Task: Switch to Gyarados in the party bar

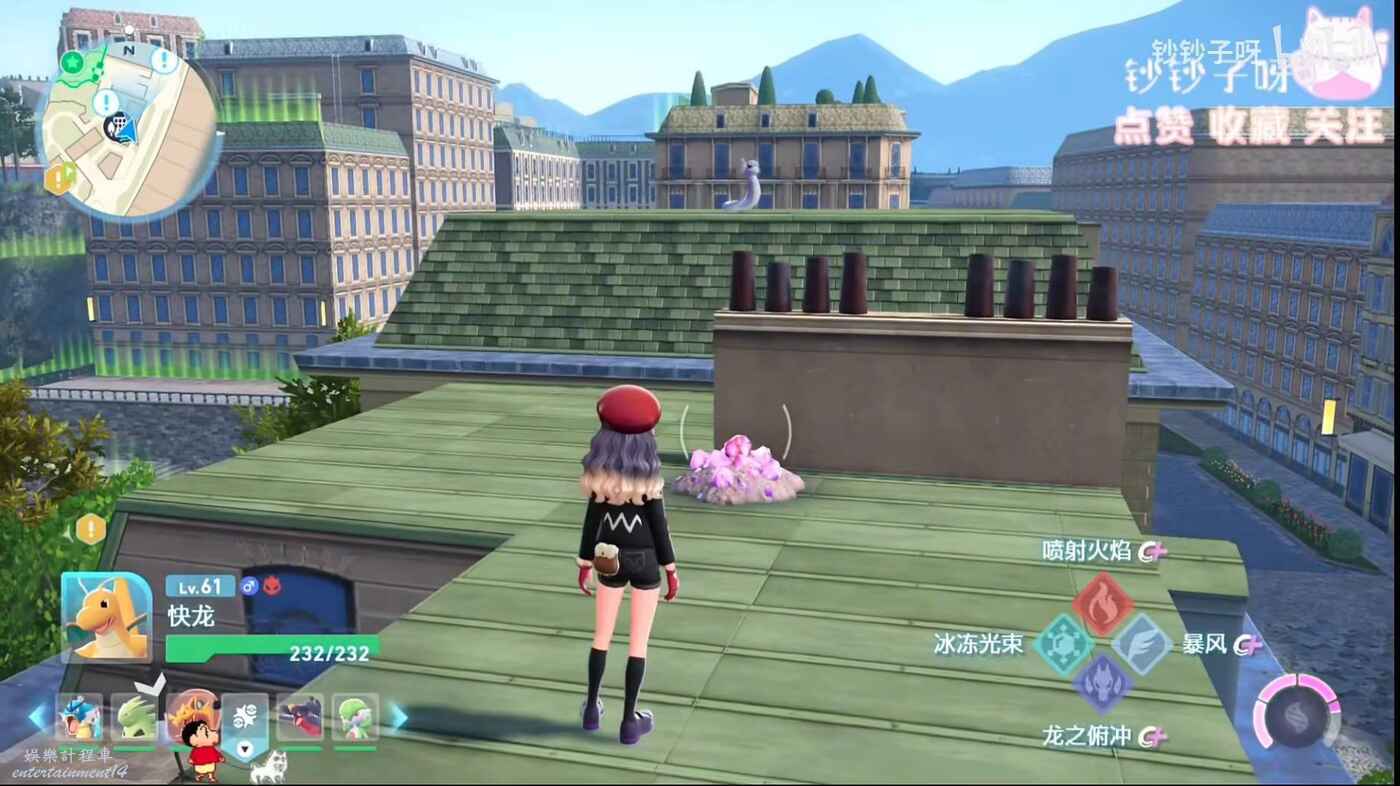Action: [78, 717]
